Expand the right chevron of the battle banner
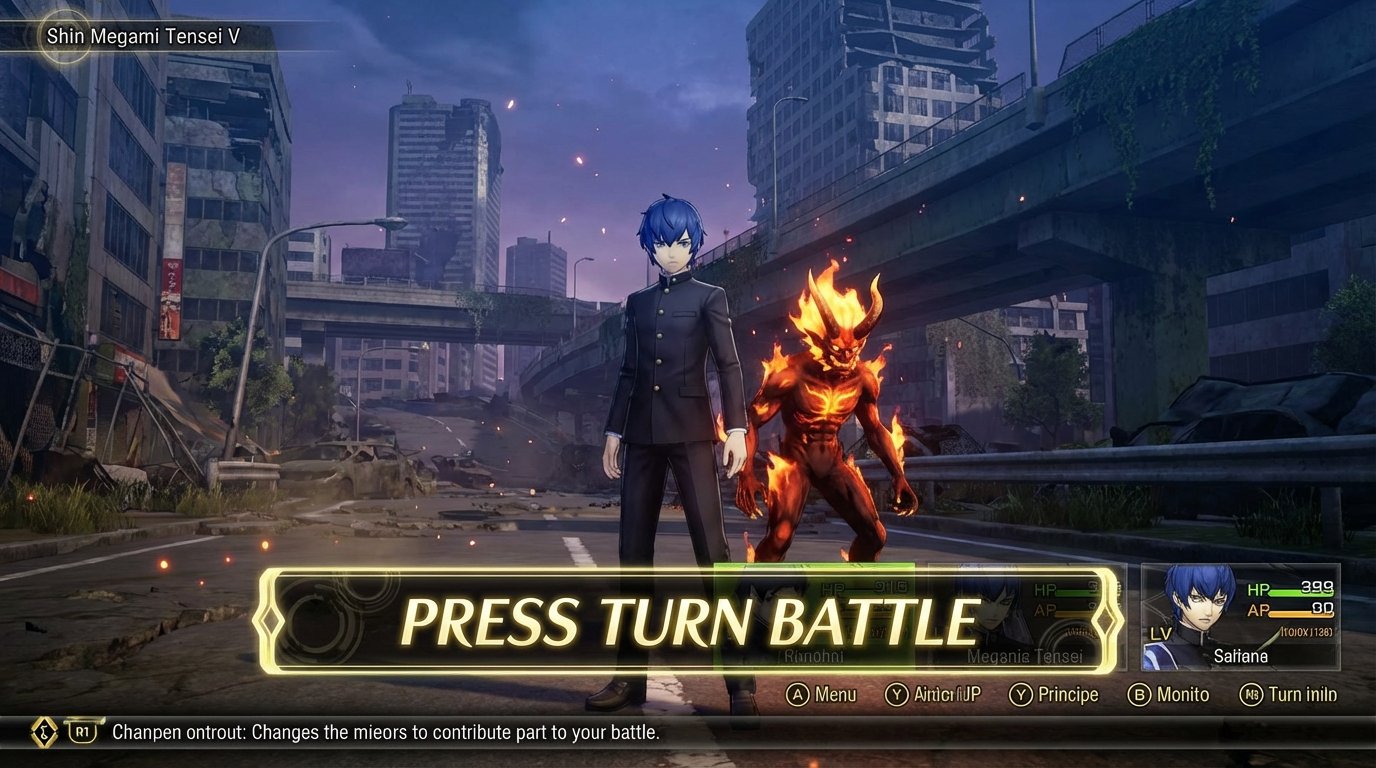Image resolution: width=1376 pixels, height=768 pixels. pos(1108,620)
